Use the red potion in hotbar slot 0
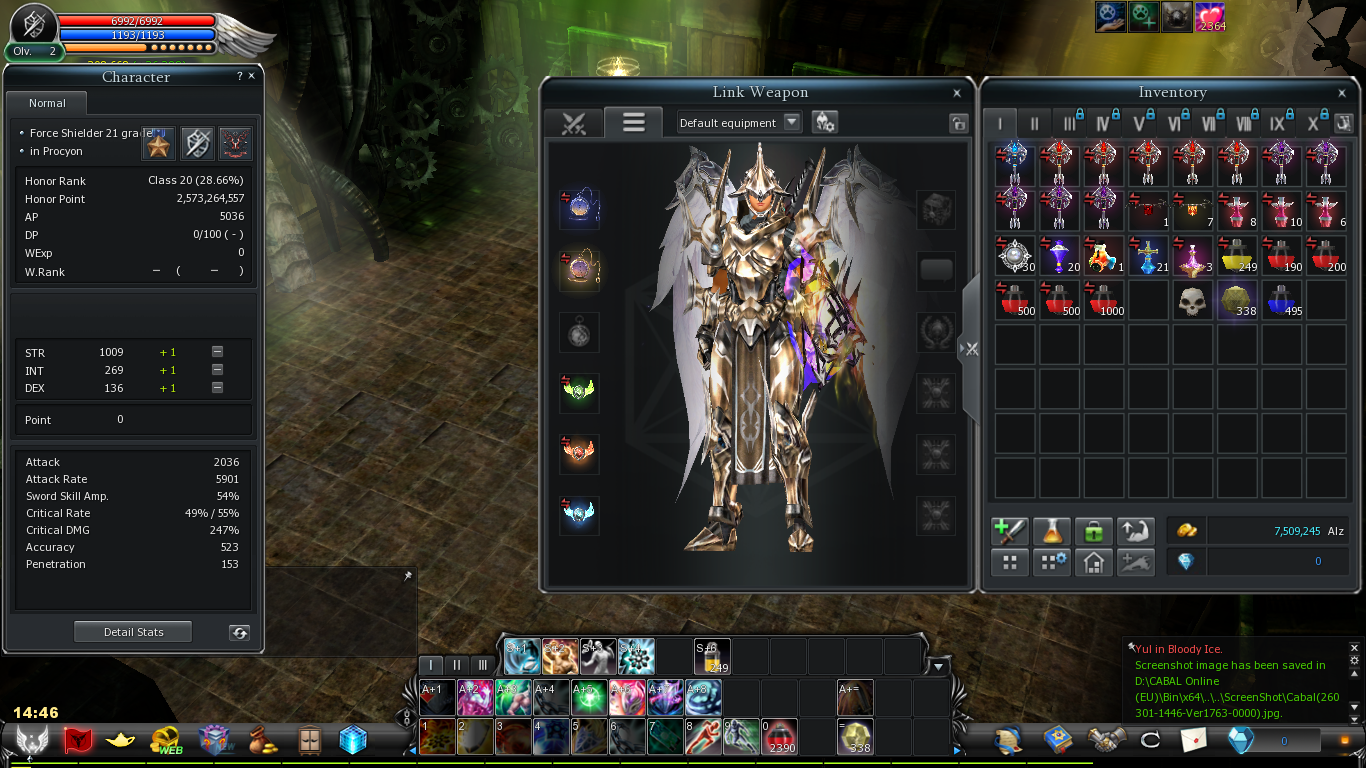1366x768 pixels. tap(781, 737)
